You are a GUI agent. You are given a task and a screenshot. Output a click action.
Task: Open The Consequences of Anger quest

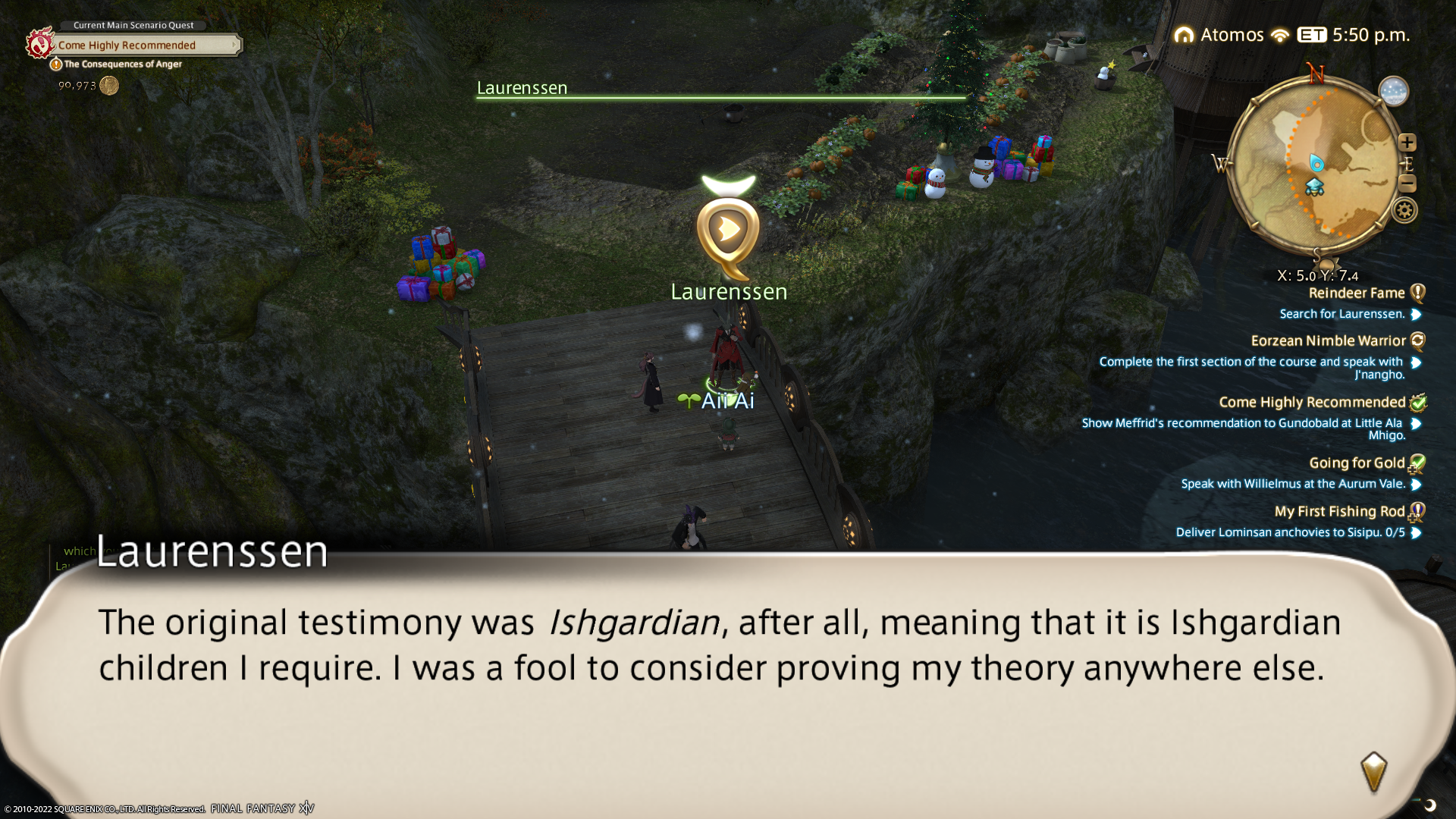click(123, 64)
